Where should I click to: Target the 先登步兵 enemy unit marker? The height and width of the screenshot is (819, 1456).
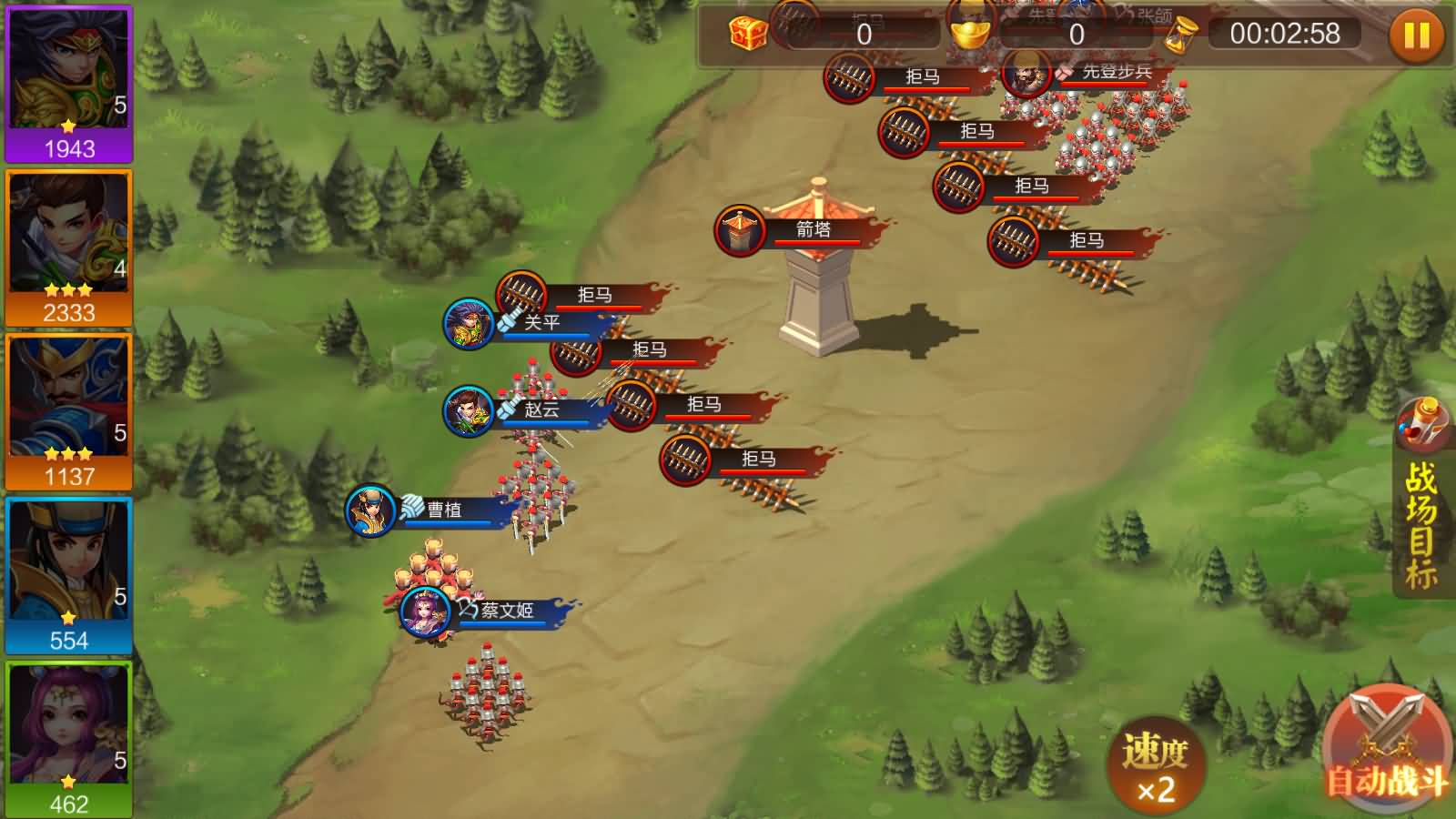[1027, 73]
